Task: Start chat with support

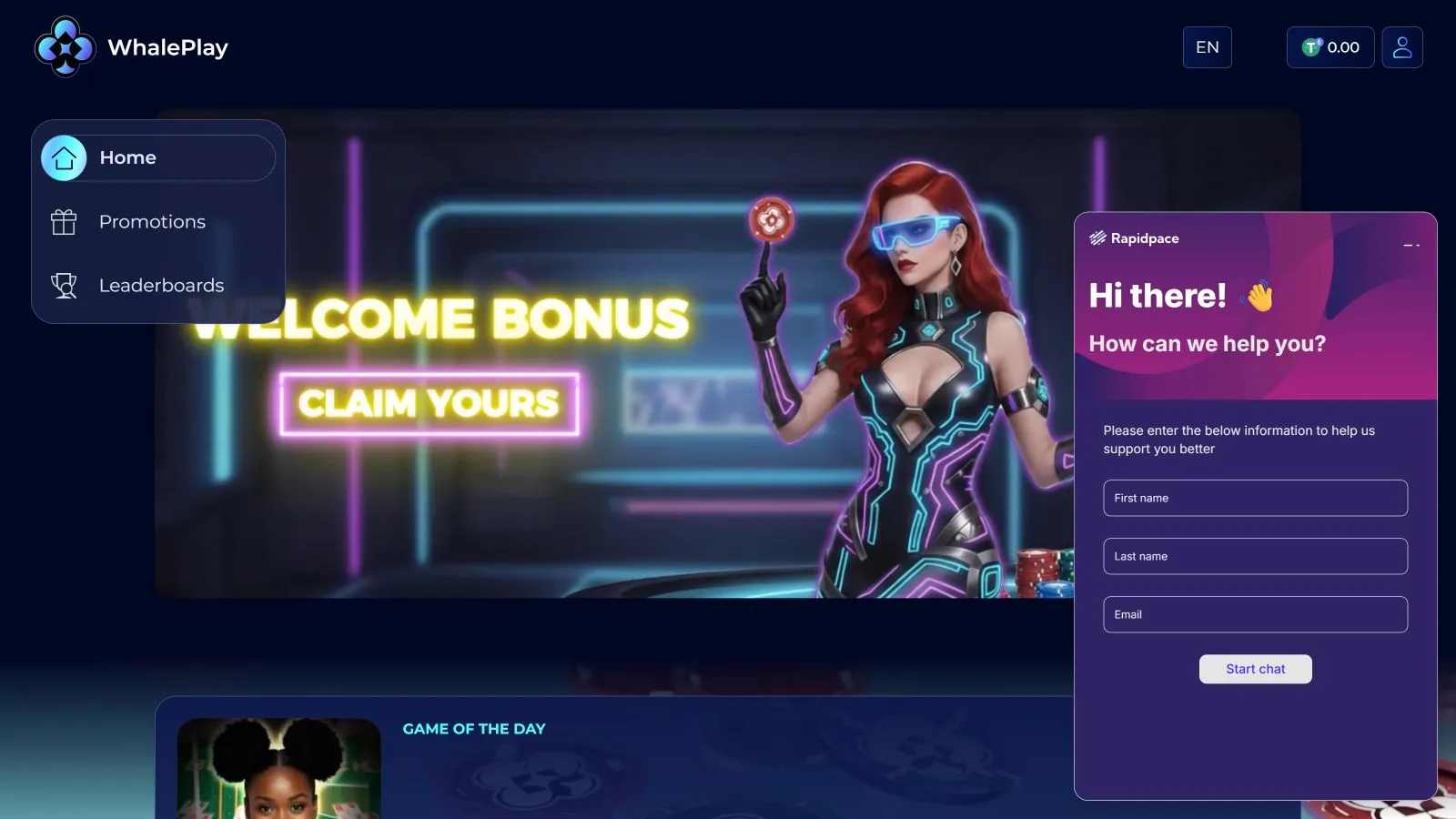Action: tap(1255, 669)
